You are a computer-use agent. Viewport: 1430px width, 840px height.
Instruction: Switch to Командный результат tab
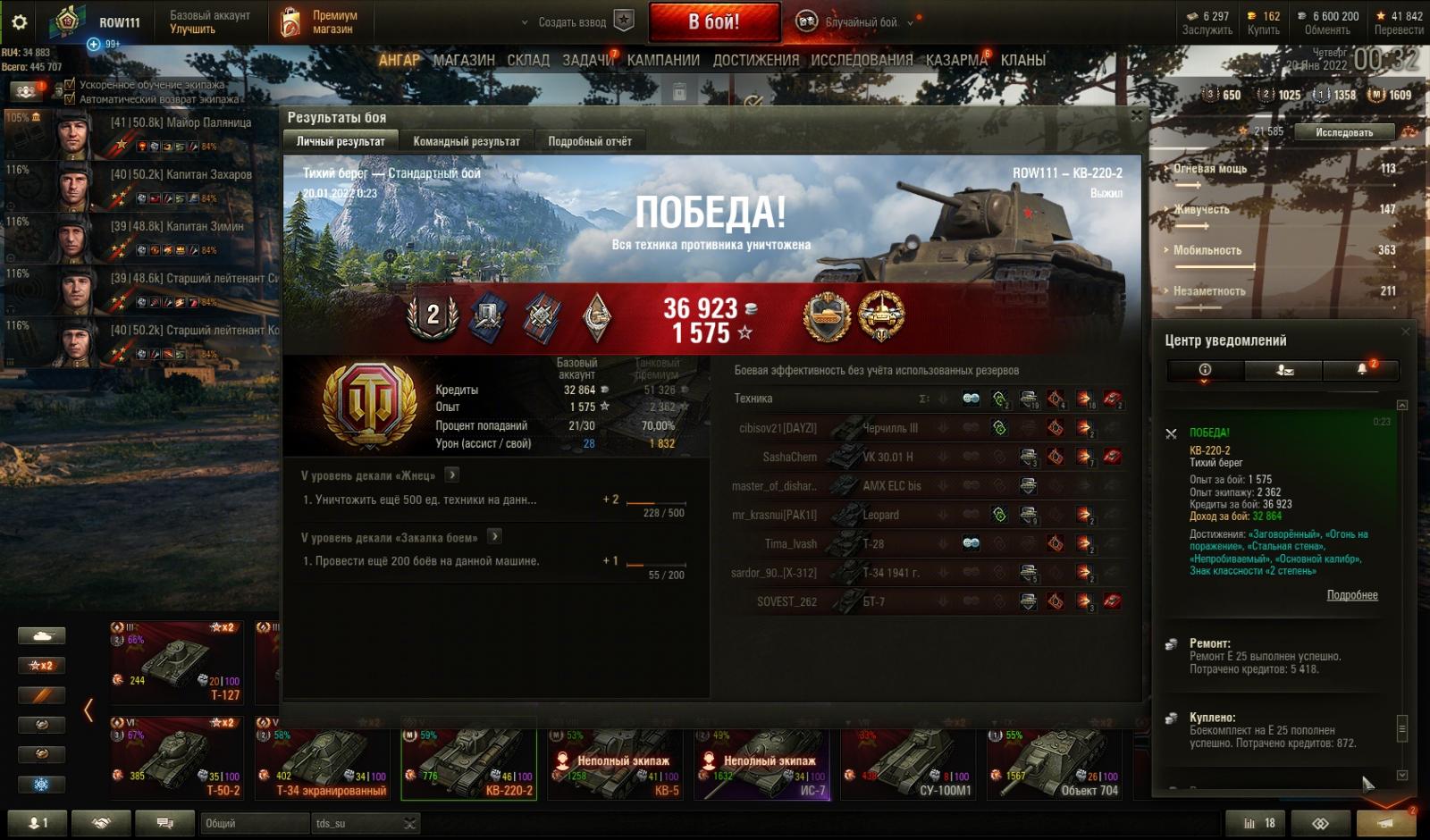[x=466, y=141]
